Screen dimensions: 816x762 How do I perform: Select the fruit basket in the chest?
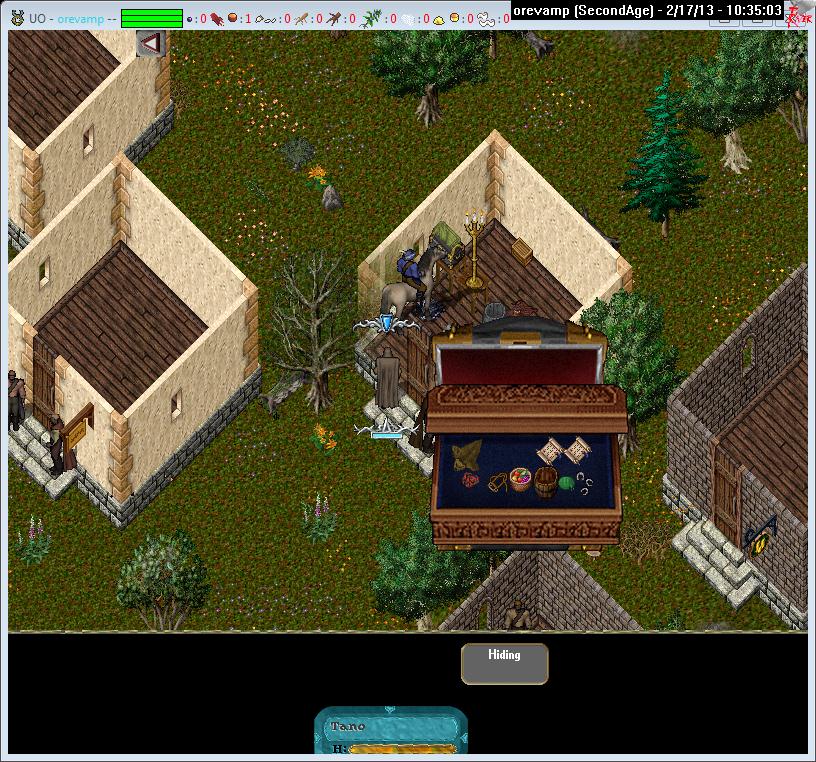[521, 479]
